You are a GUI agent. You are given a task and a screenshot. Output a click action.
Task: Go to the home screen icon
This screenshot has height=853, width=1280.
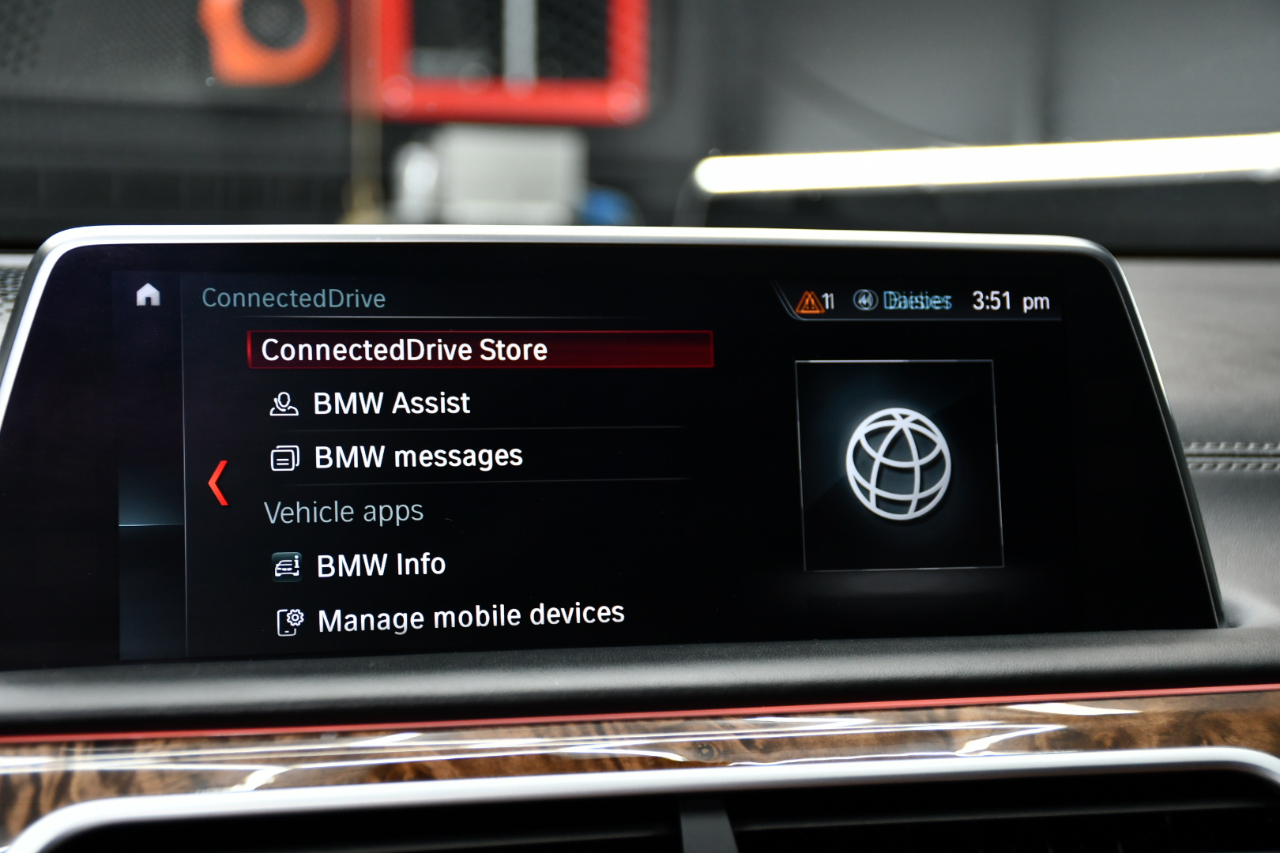click(148, 294)
